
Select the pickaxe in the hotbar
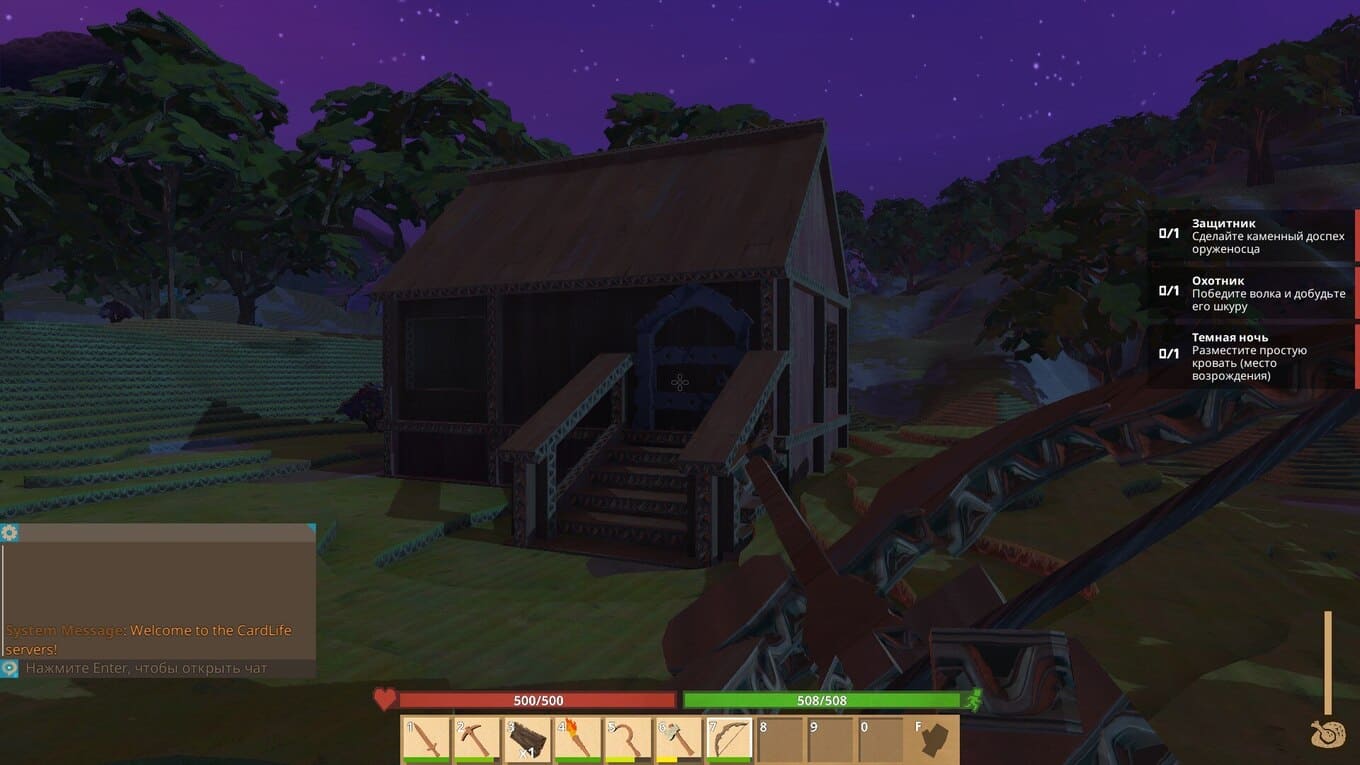(x=477, y=740)
